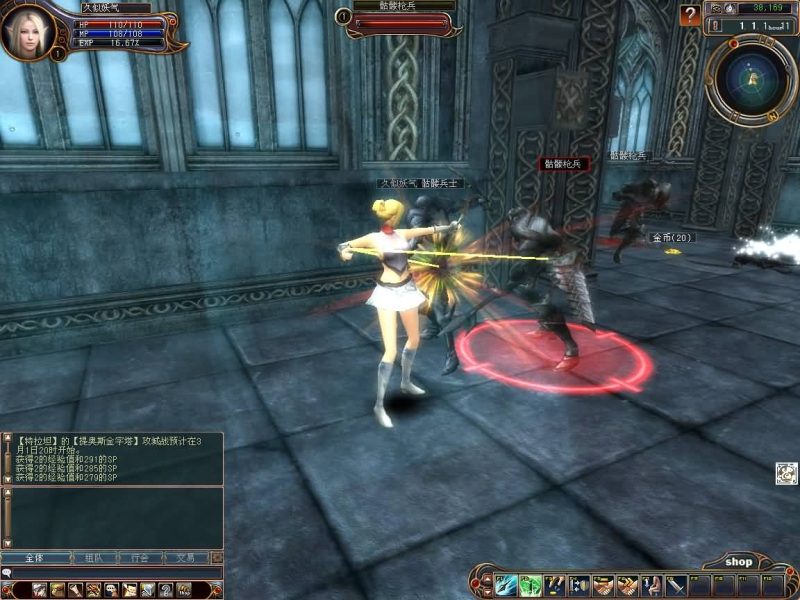Click the circular minimap
Viewport: 800px width, 600px height.
[x=751, y=80]
